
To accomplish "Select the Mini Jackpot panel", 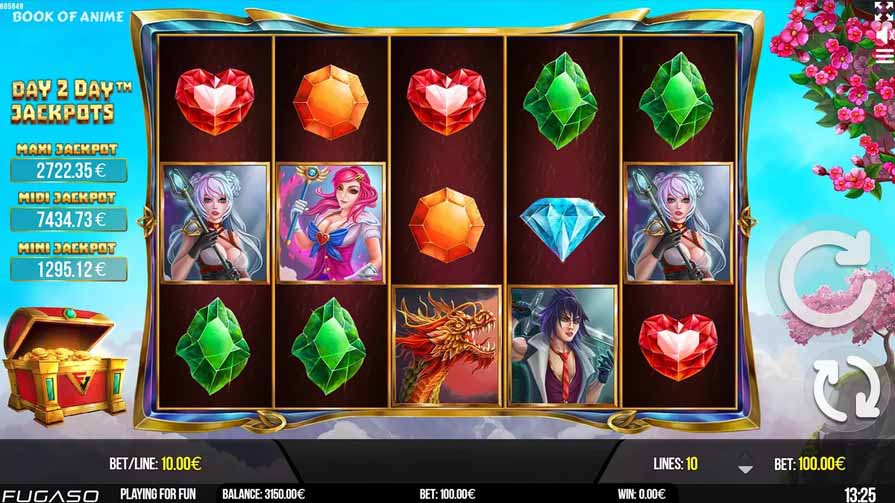I will point(69,261).
